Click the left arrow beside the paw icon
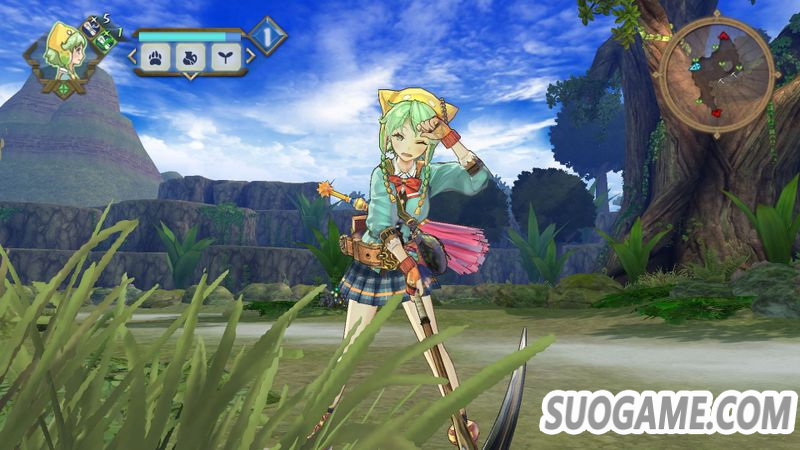This screenshot has width=800, height=450. 132,57
